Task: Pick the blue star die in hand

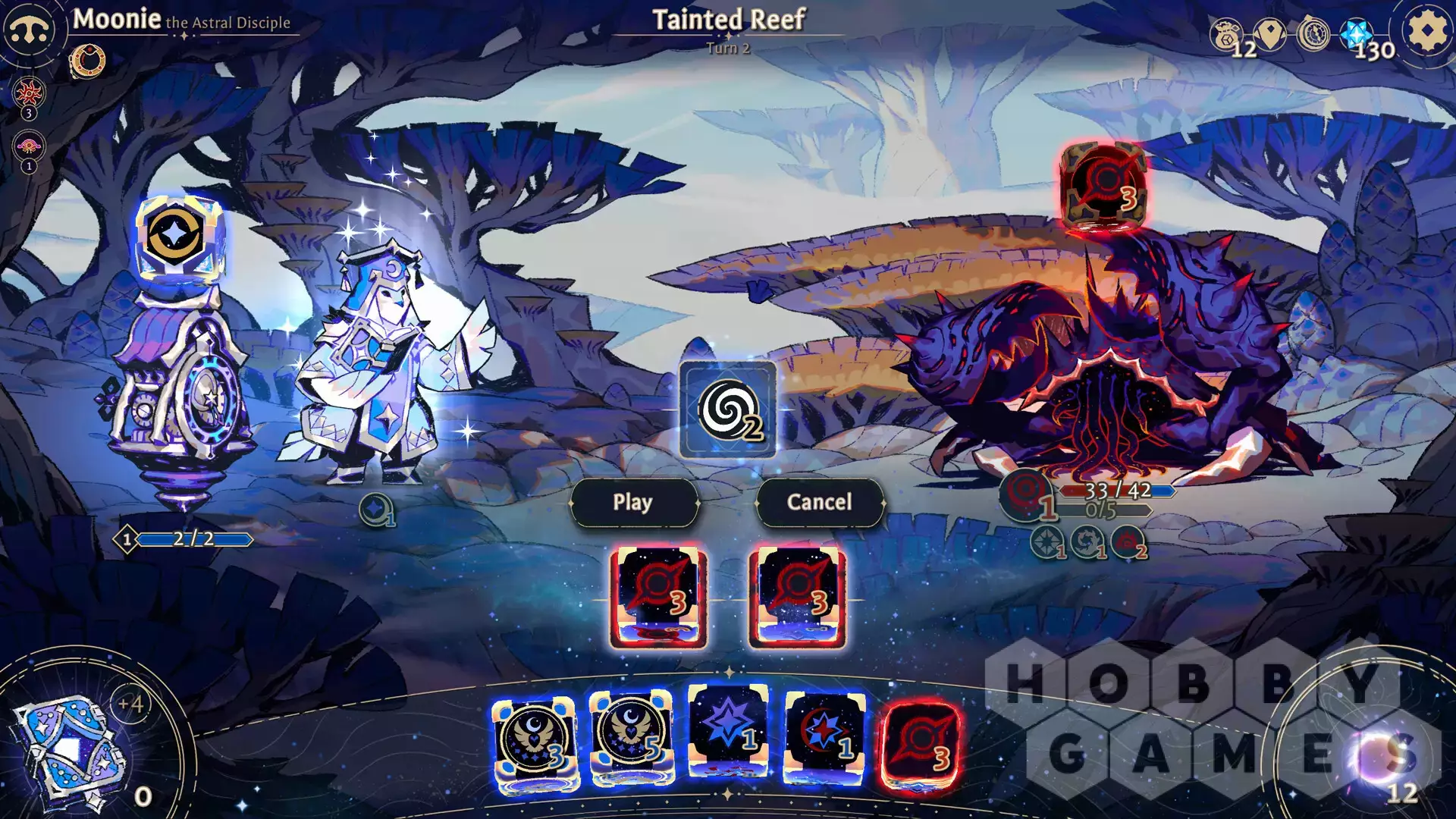Action: tap(728, 730)
